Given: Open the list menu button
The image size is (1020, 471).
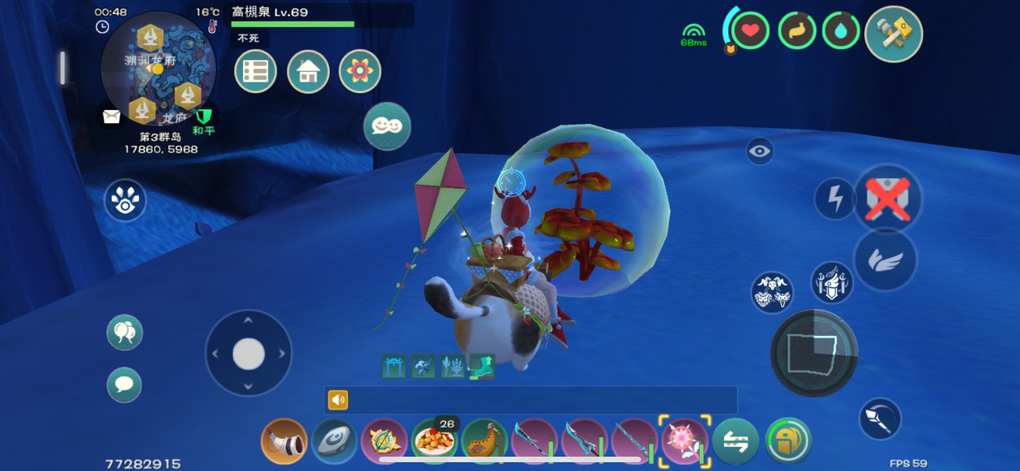Looking at the screenshot, I should [x=255, y=71].
